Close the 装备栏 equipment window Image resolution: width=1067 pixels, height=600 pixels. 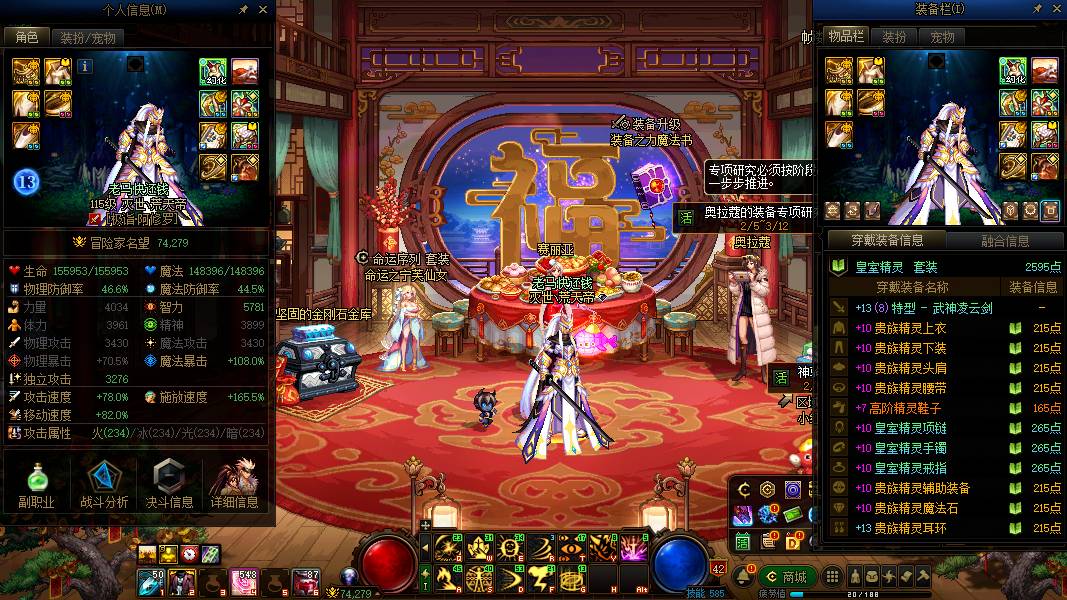click(1056, 9)
